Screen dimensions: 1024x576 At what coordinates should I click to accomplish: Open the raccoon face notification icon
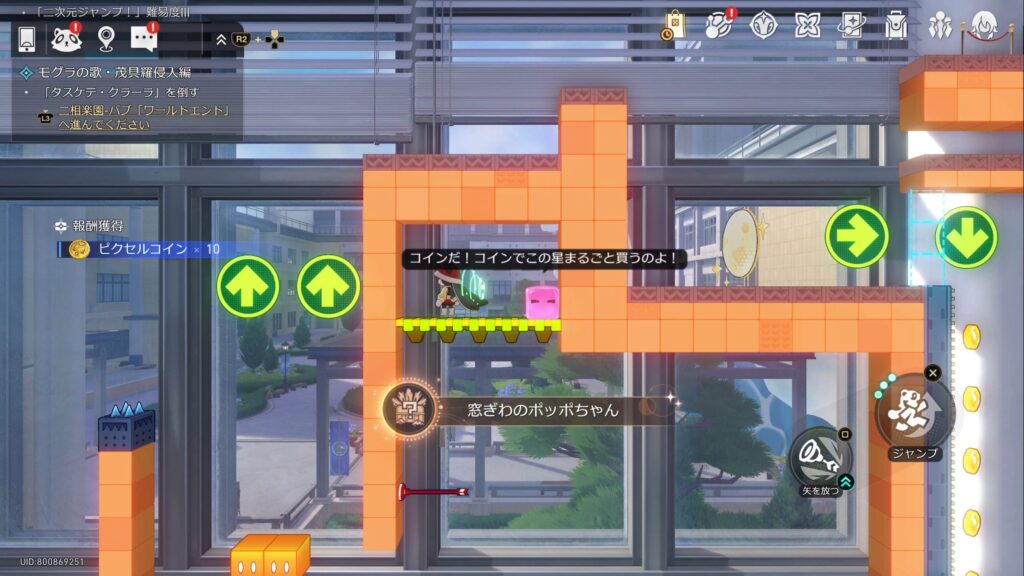[x=66, y=39]
